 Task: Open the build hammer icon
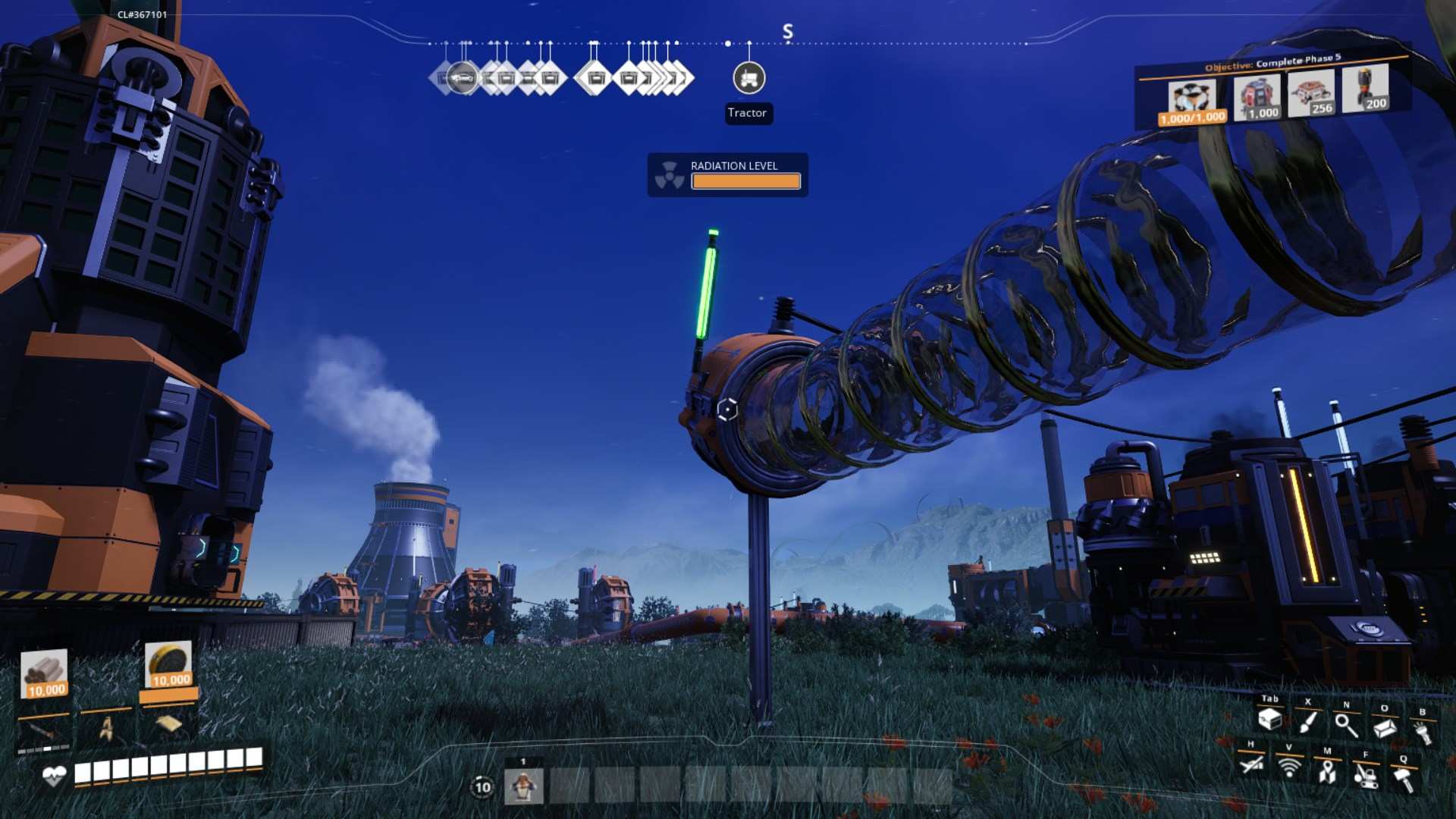point(1404,779)
